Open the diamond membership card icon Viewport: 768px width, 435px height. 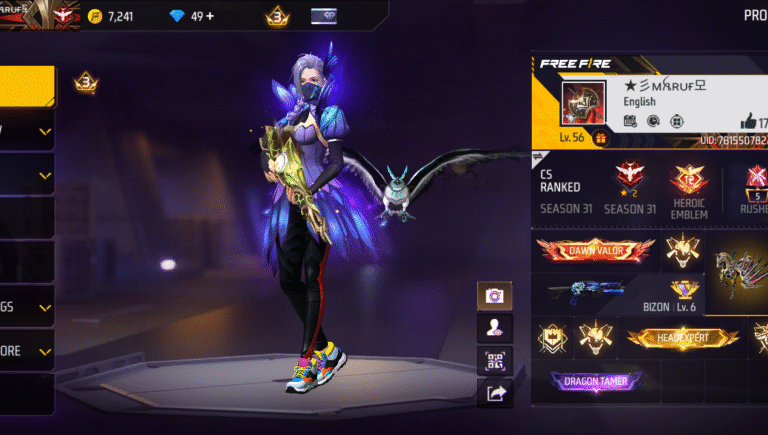pyautogui.click(x=326, y=16)
